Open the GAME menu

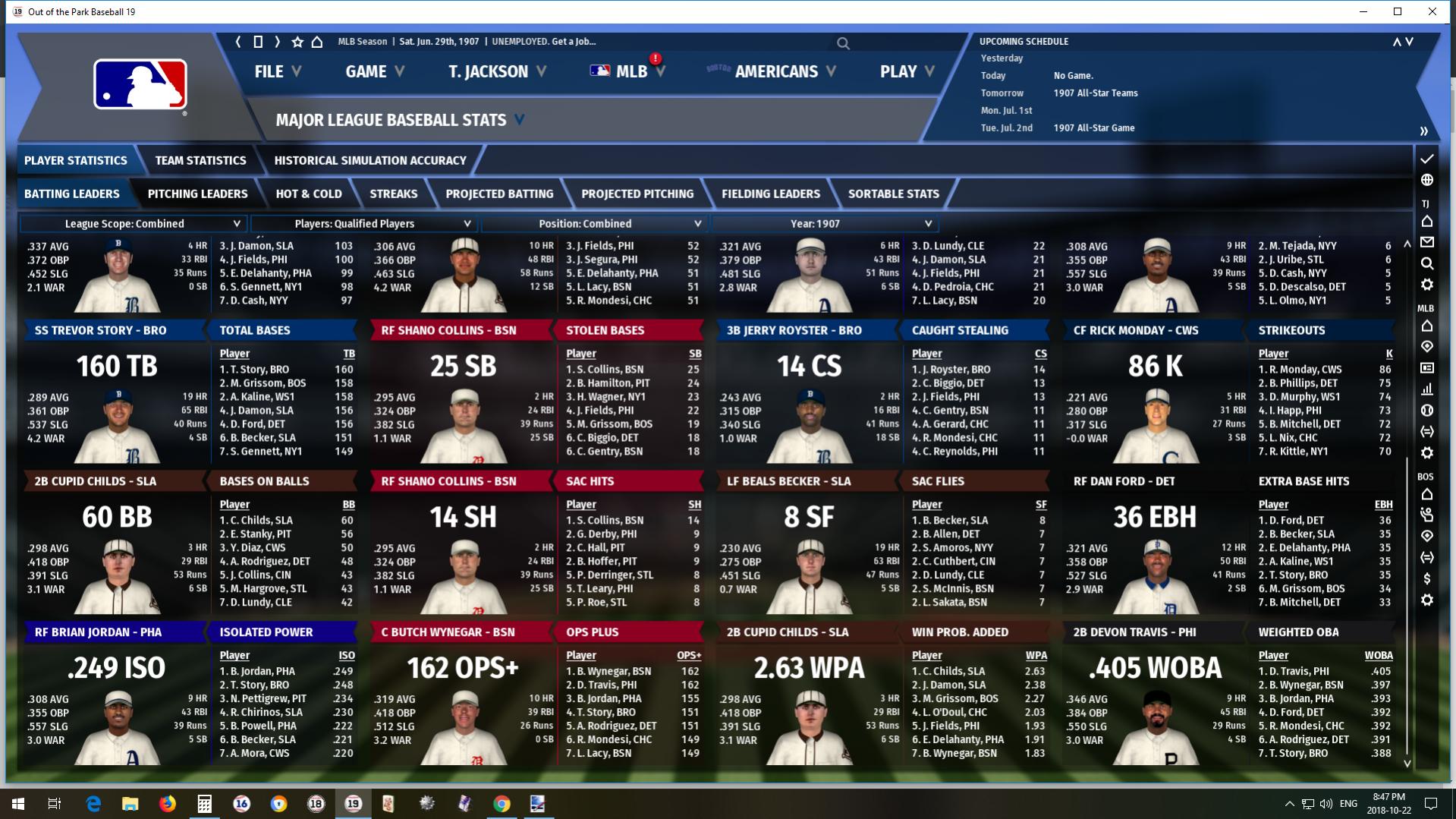coord(375,71)
